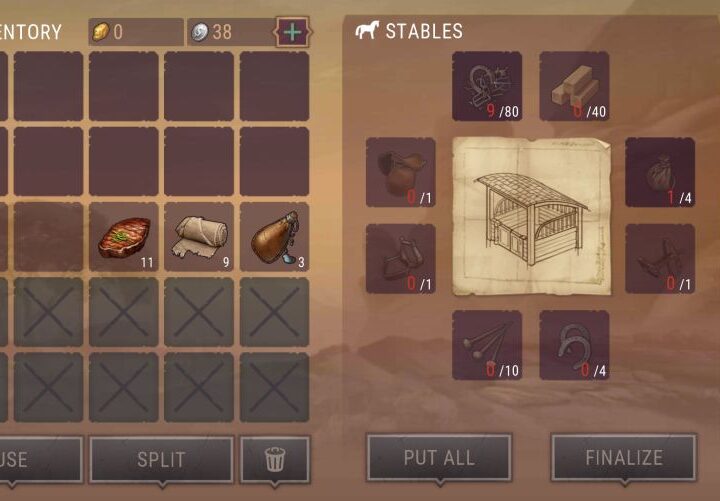Split the selected item stack
Viewport: 720px width, 501px height.
tap(161, 460)
